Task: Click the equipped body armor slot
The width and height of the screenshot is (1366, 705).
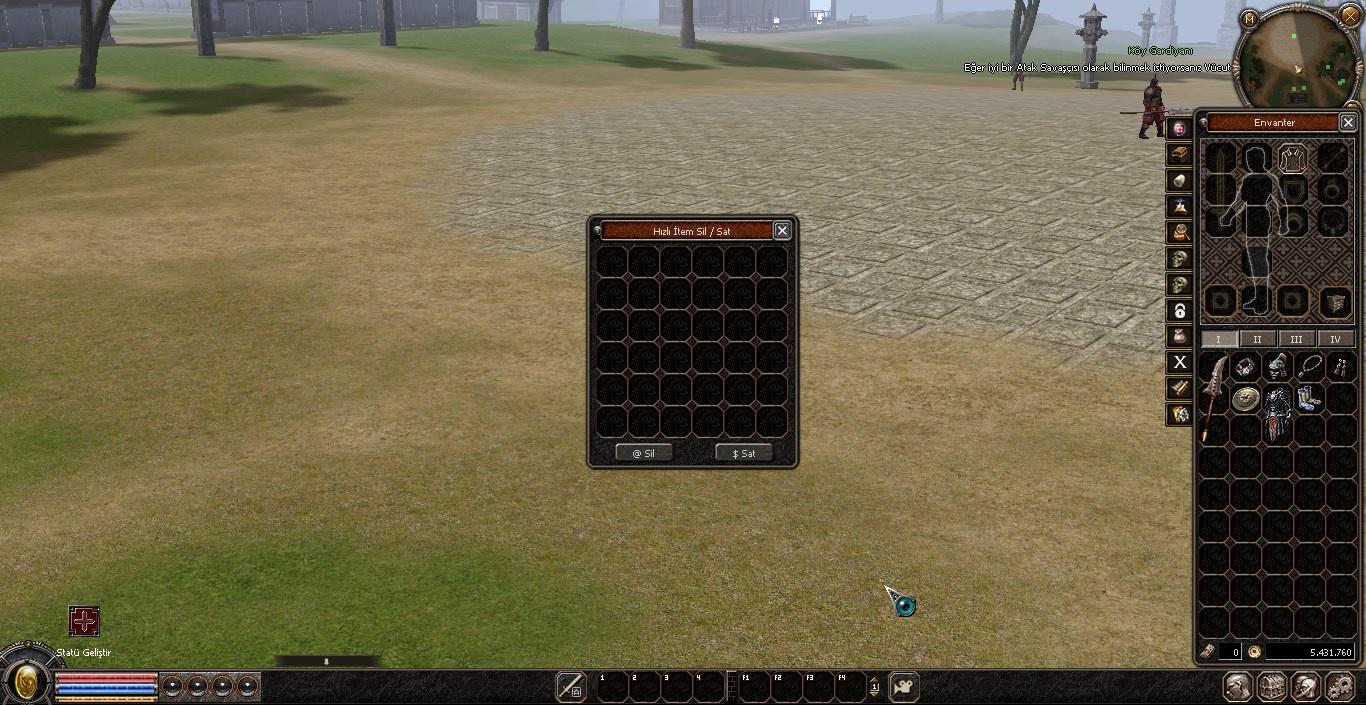Action: coord(1293,158)
